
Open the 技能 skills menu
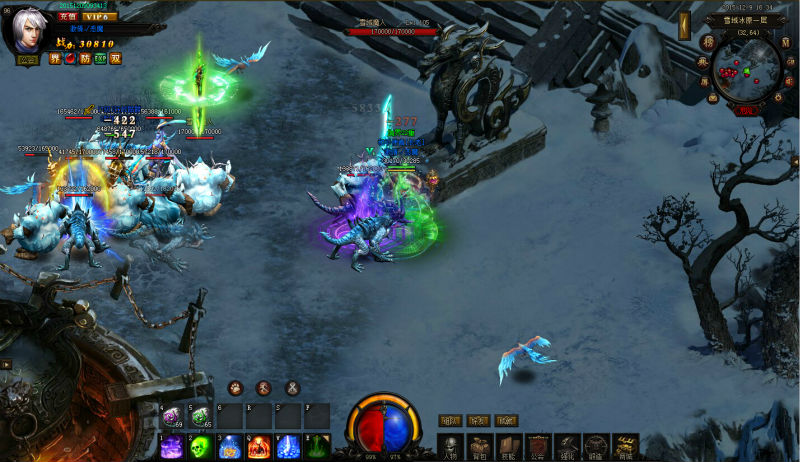[x=509, y=446]
